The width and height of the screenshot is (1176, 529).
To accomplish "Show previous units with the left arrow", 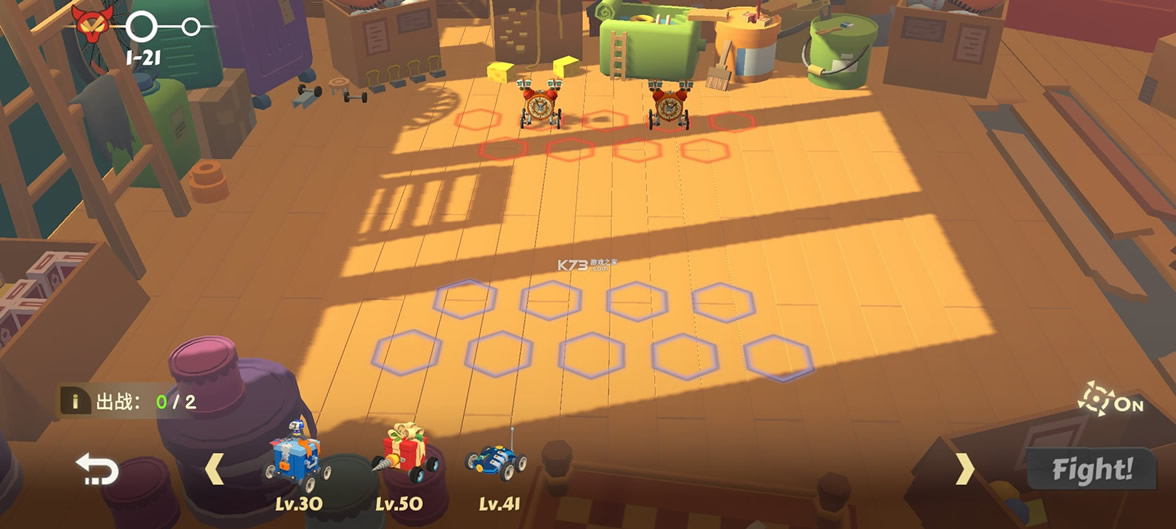I will [215, 468].
